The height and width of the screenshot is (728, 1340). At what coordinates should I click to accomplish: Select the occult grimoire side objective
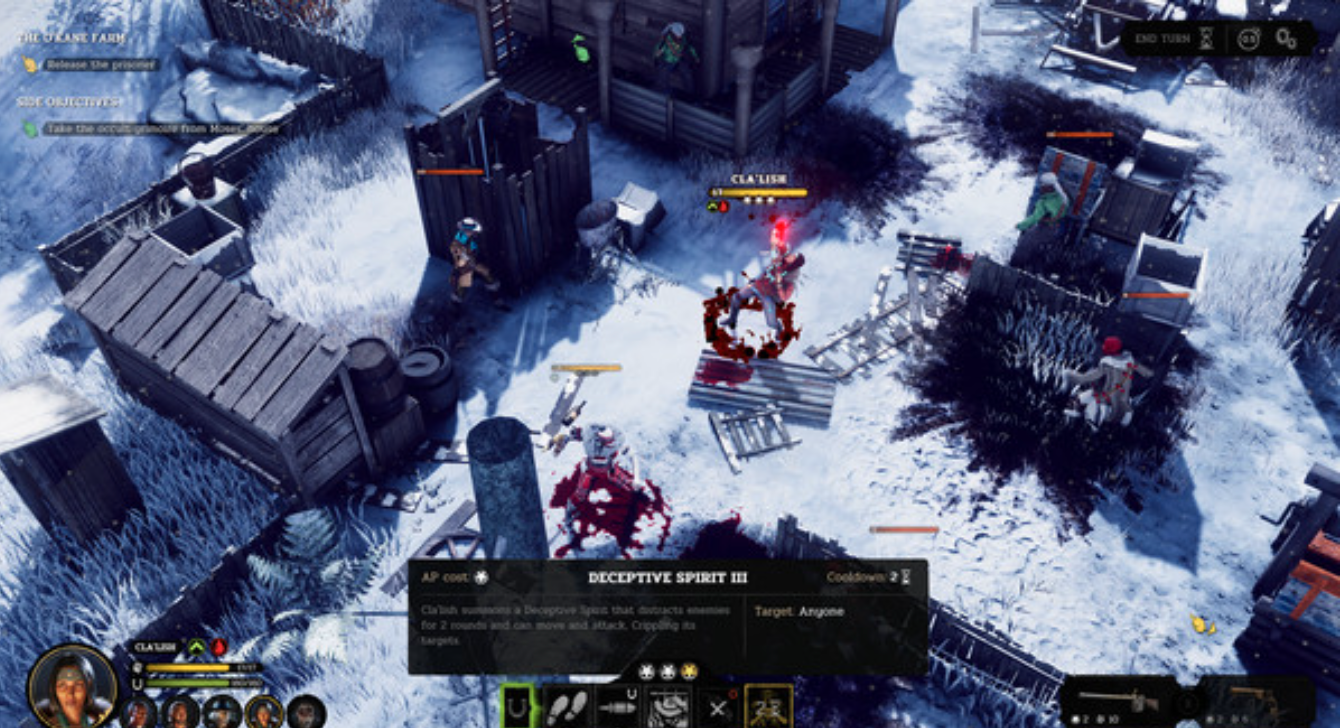160,128
